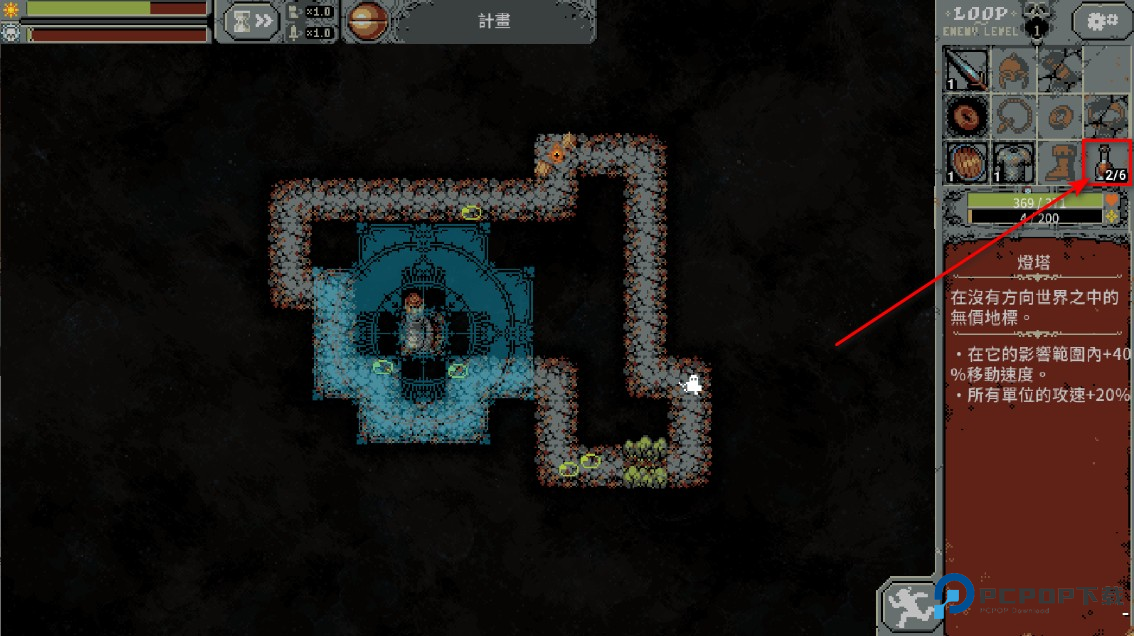Click the planet orb icon
1134x636 pixels.
[367, 20]
